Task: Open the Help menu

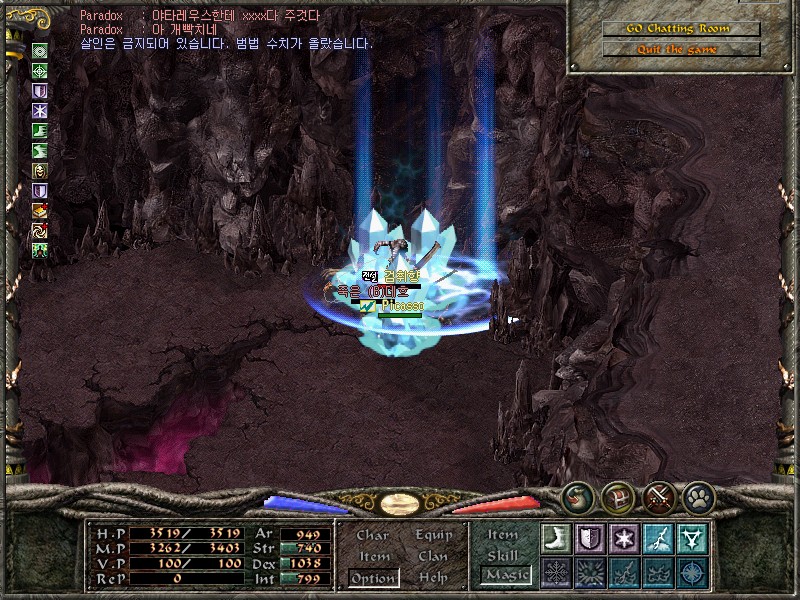Action: point(434,578)
